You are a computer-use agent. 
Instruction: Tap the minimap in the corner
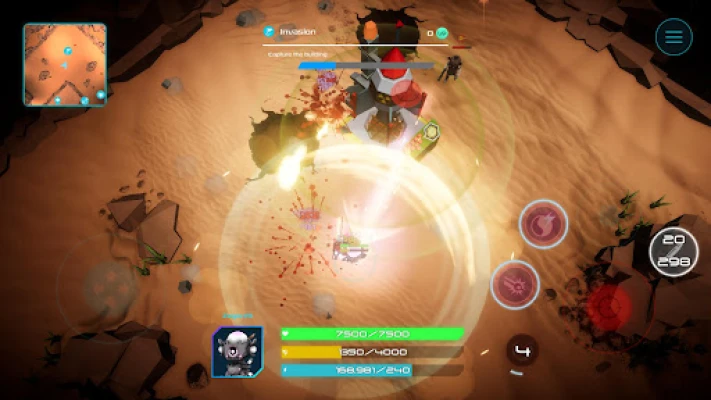(x=65, y=65)
